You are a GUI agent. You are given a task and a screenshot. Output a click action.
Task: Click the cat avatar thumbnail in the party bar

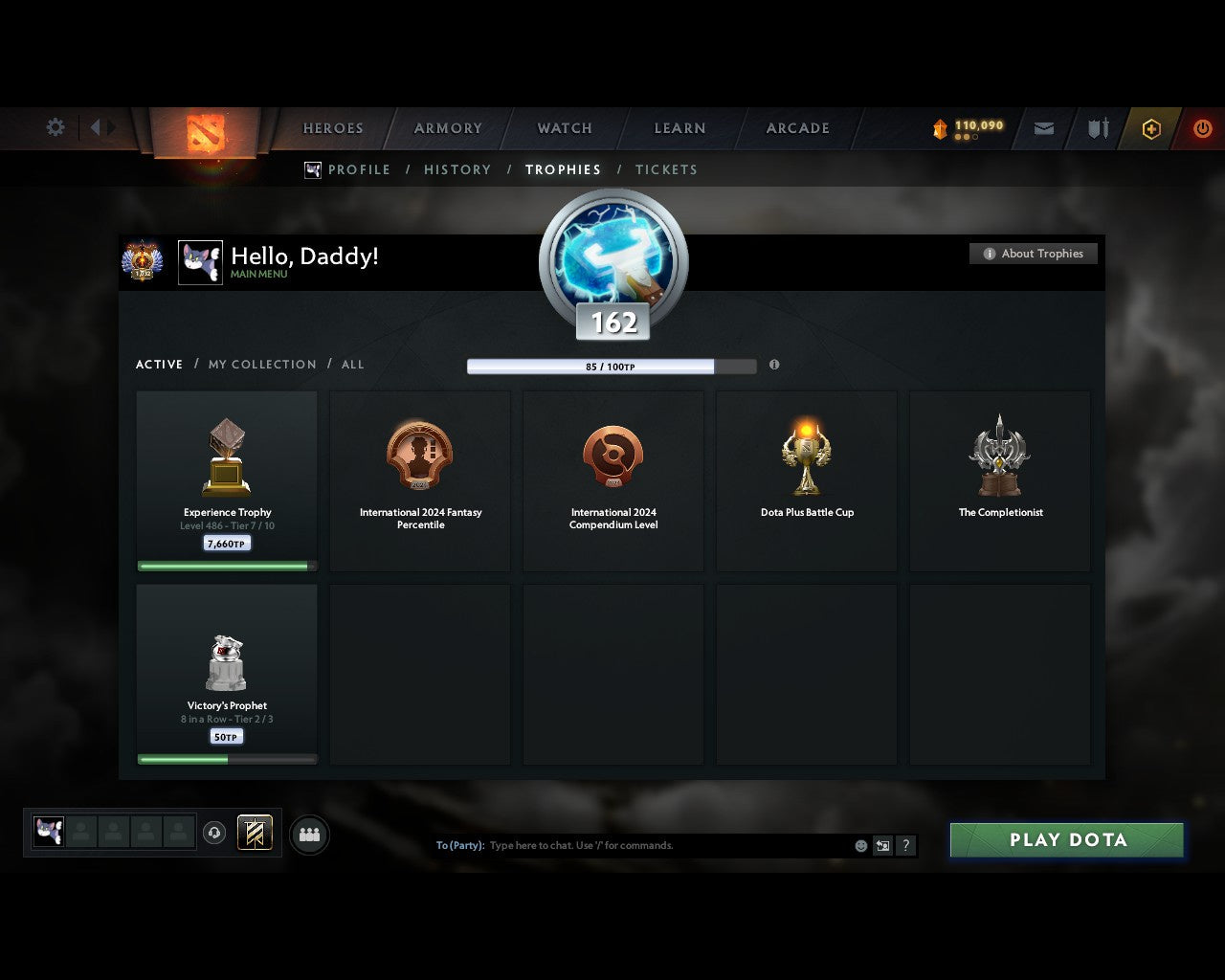pos(48,833)
